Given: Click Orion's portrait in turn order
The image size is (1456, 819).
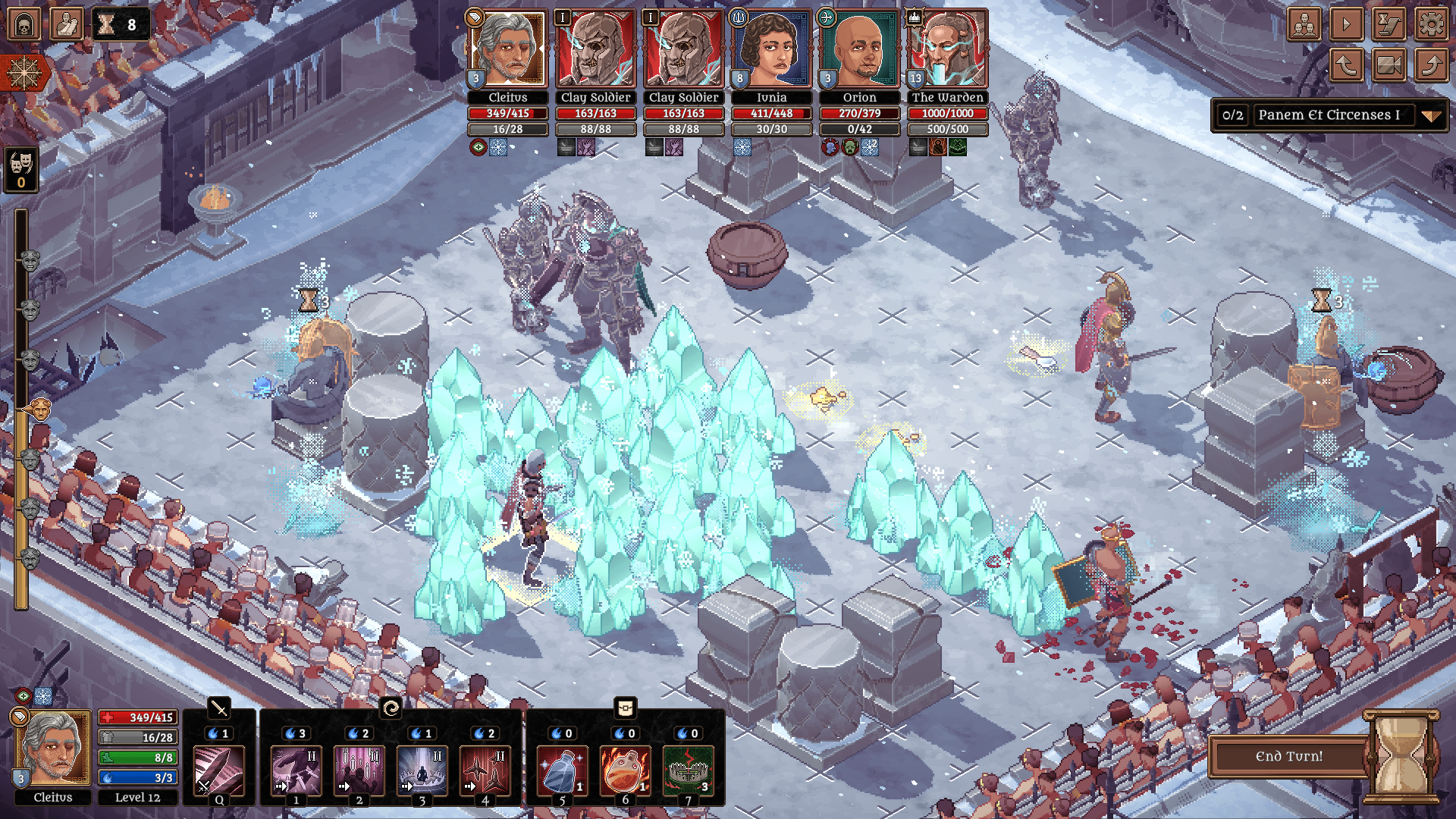Looking at the screenshot, I should [x=859, y=50].
